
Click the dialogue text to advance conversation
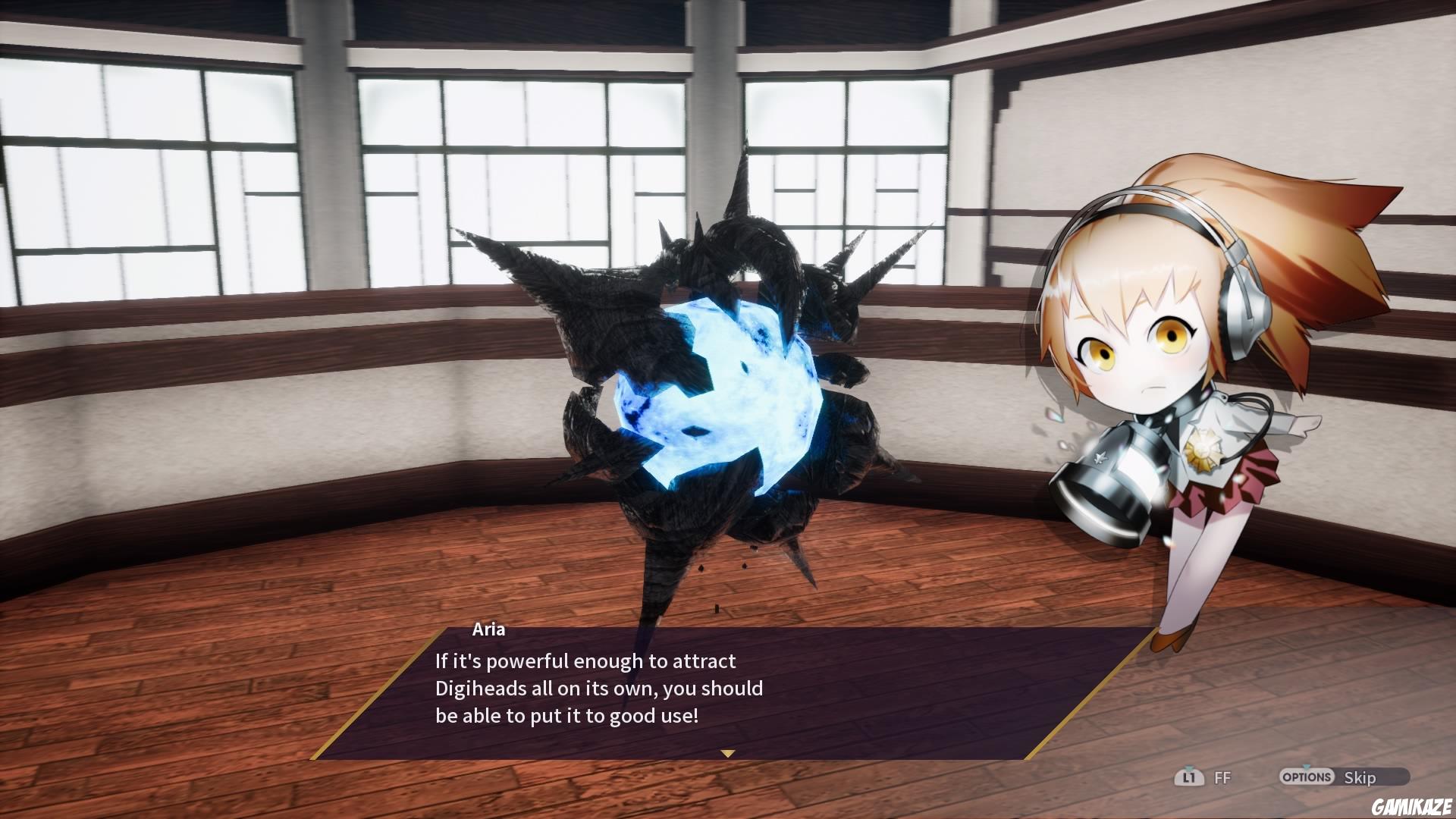[599, 689]
